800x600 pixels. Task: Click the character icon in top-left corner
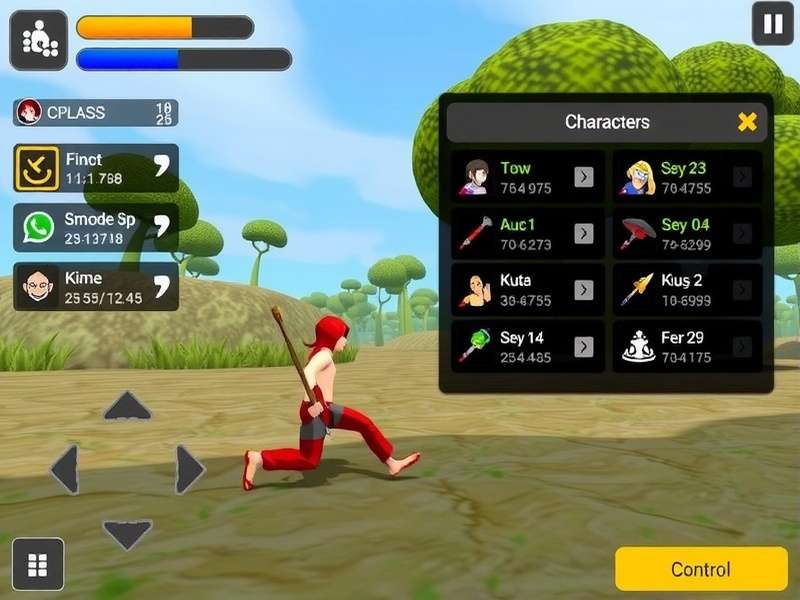pos(39,40)
